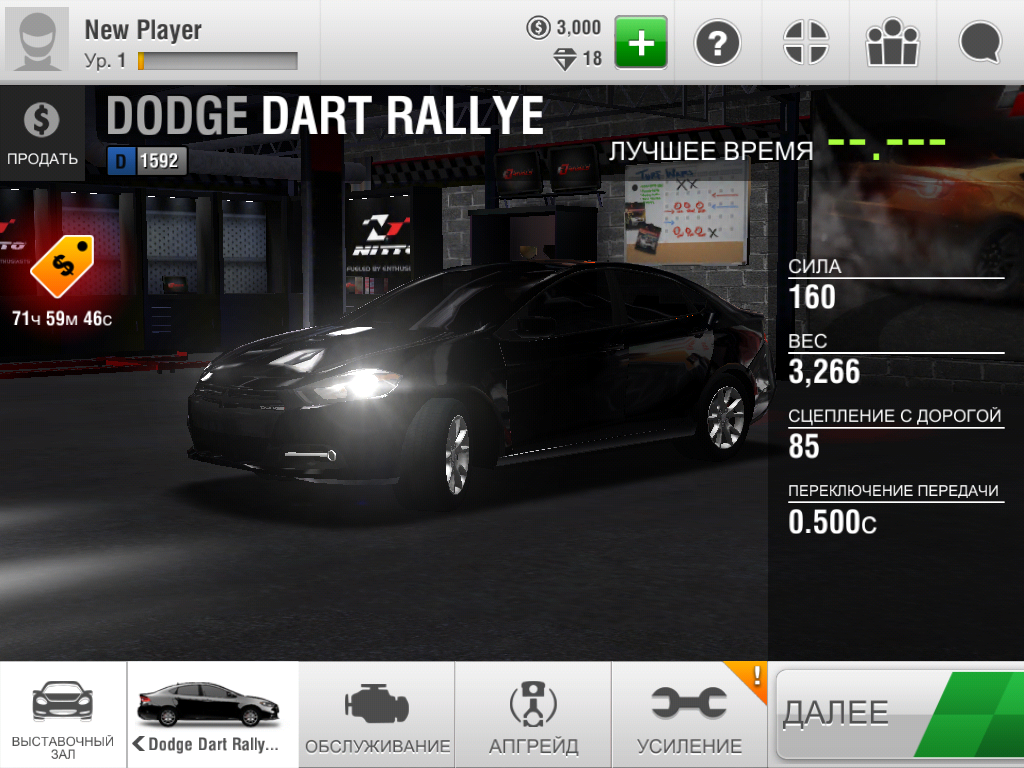The height and width of the screenshot is (768, 1024).
Task: Open the Обслуживание maintenance tab
Action: (x=377, y=714)
